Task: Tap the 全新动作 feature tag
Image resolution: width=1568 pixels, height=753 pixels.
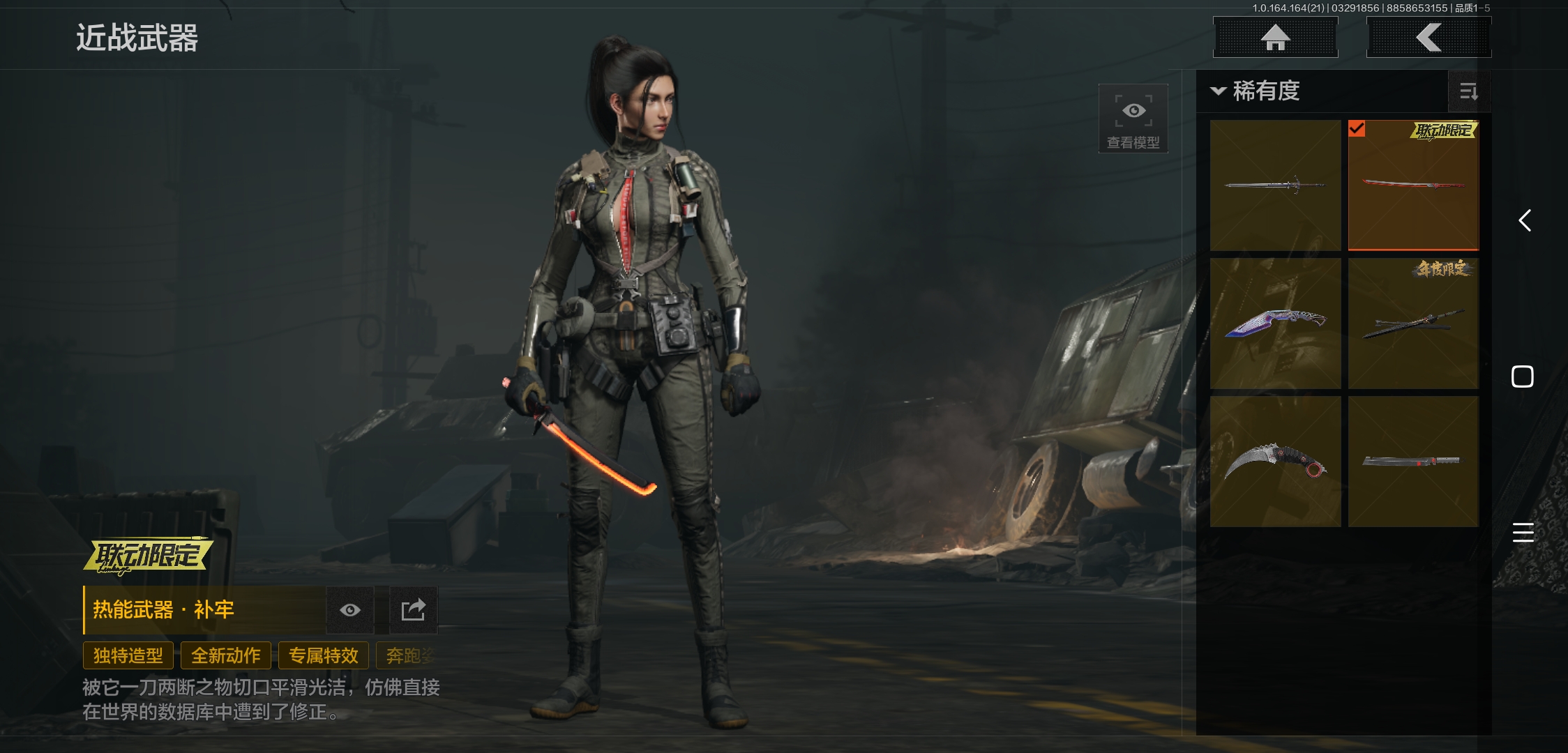Action: click(226, 655)
